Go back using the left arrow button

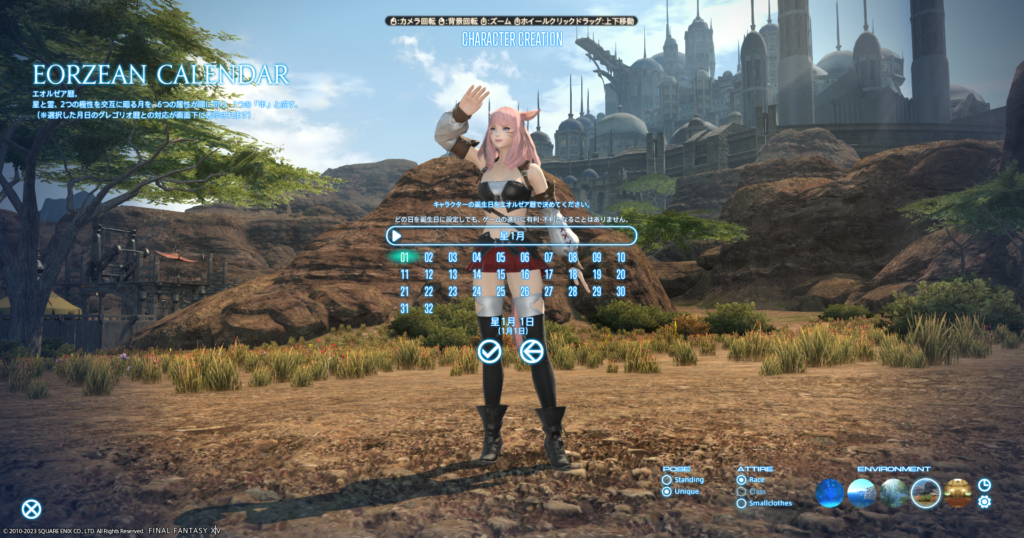click(x=532, y=351)
